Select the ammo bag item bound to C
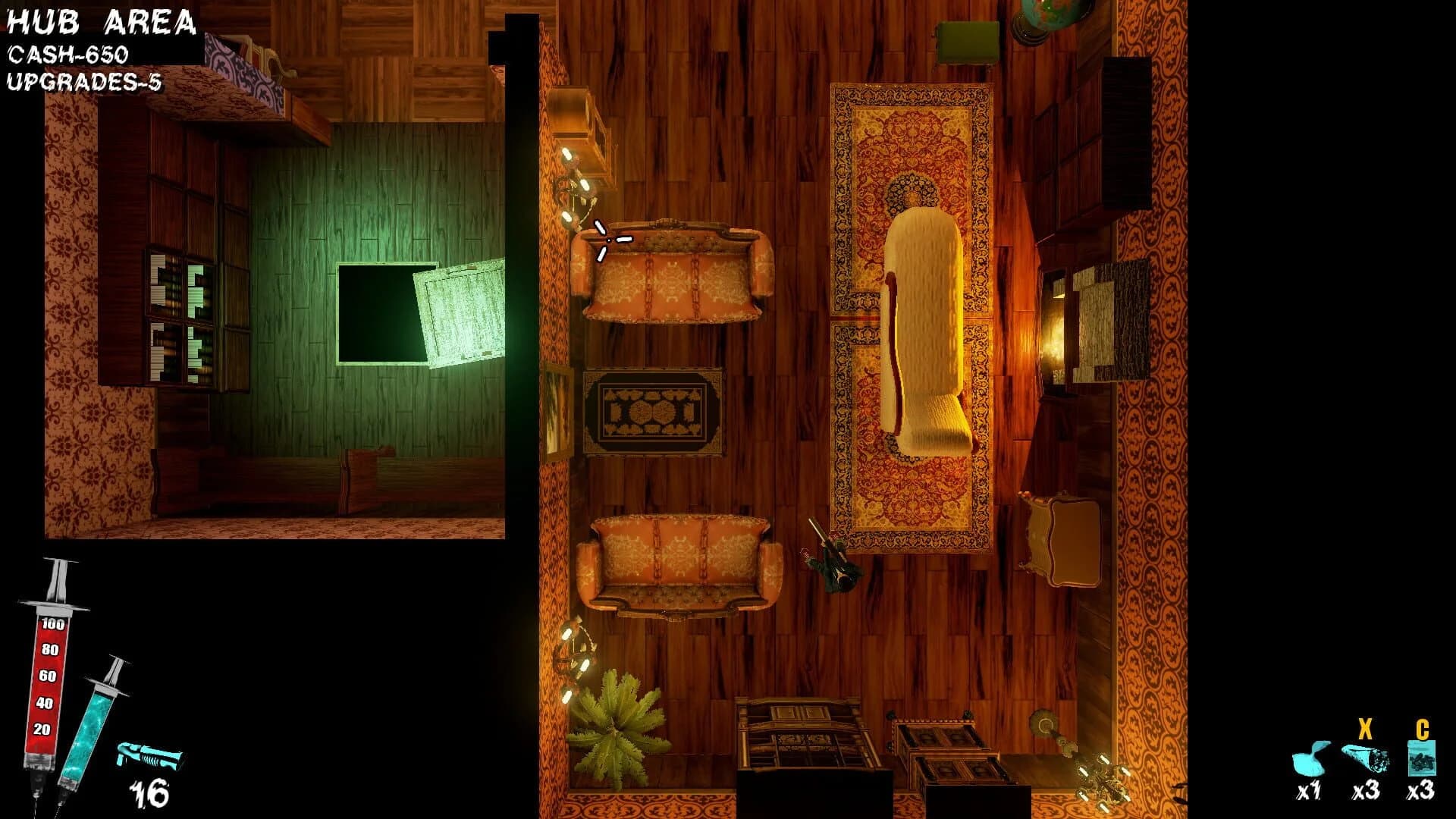 1423,758
